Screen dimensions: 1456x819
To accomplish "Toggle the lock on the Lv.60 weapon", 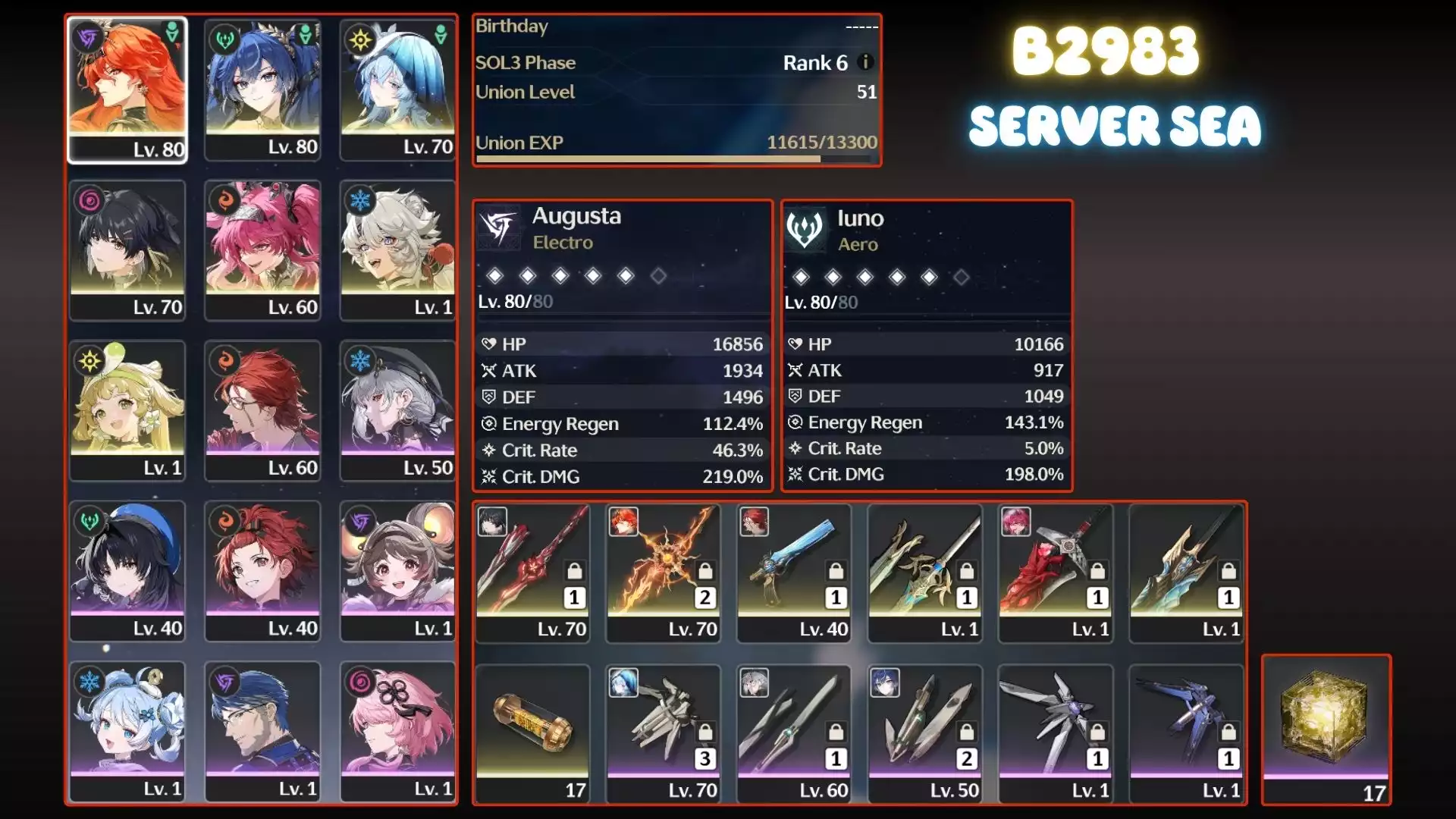I will [x=836, y=732].
